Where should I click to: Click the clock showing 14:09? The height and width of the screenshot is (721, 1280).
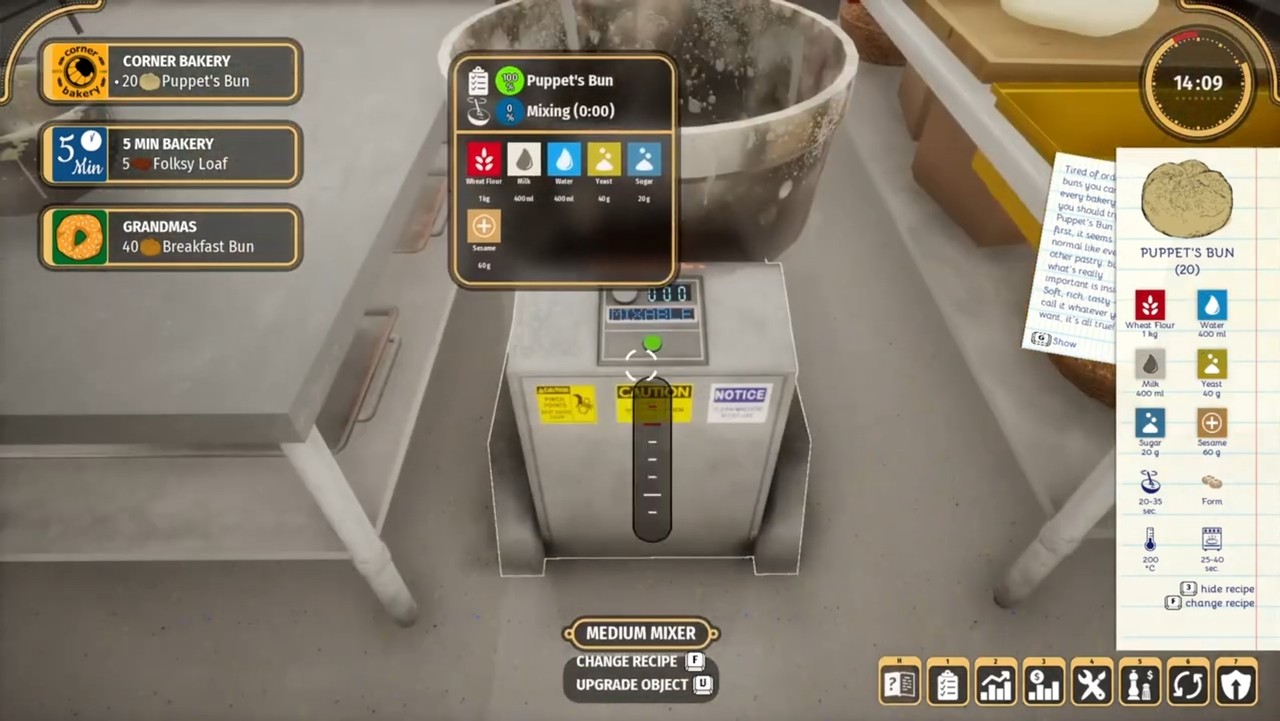click(1197, 84)
